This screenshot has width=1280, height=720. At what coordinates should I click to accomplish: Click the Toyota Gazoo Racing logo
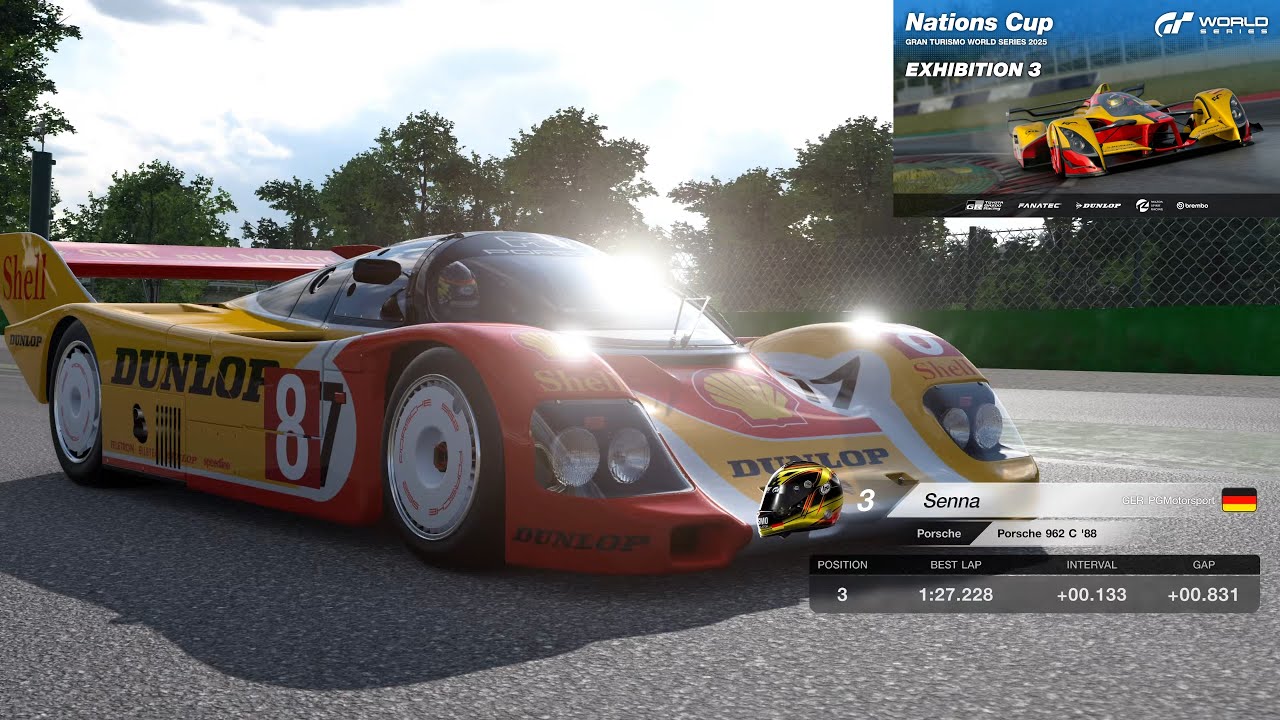985,204
